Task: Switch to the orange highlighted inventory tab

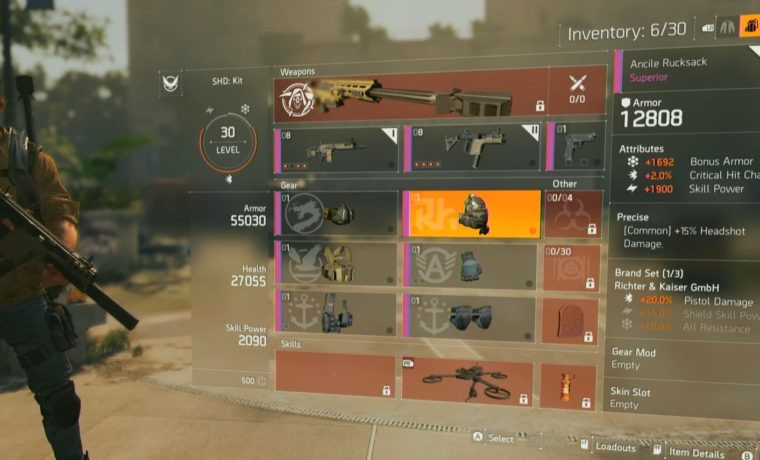Action: point(749,28)
